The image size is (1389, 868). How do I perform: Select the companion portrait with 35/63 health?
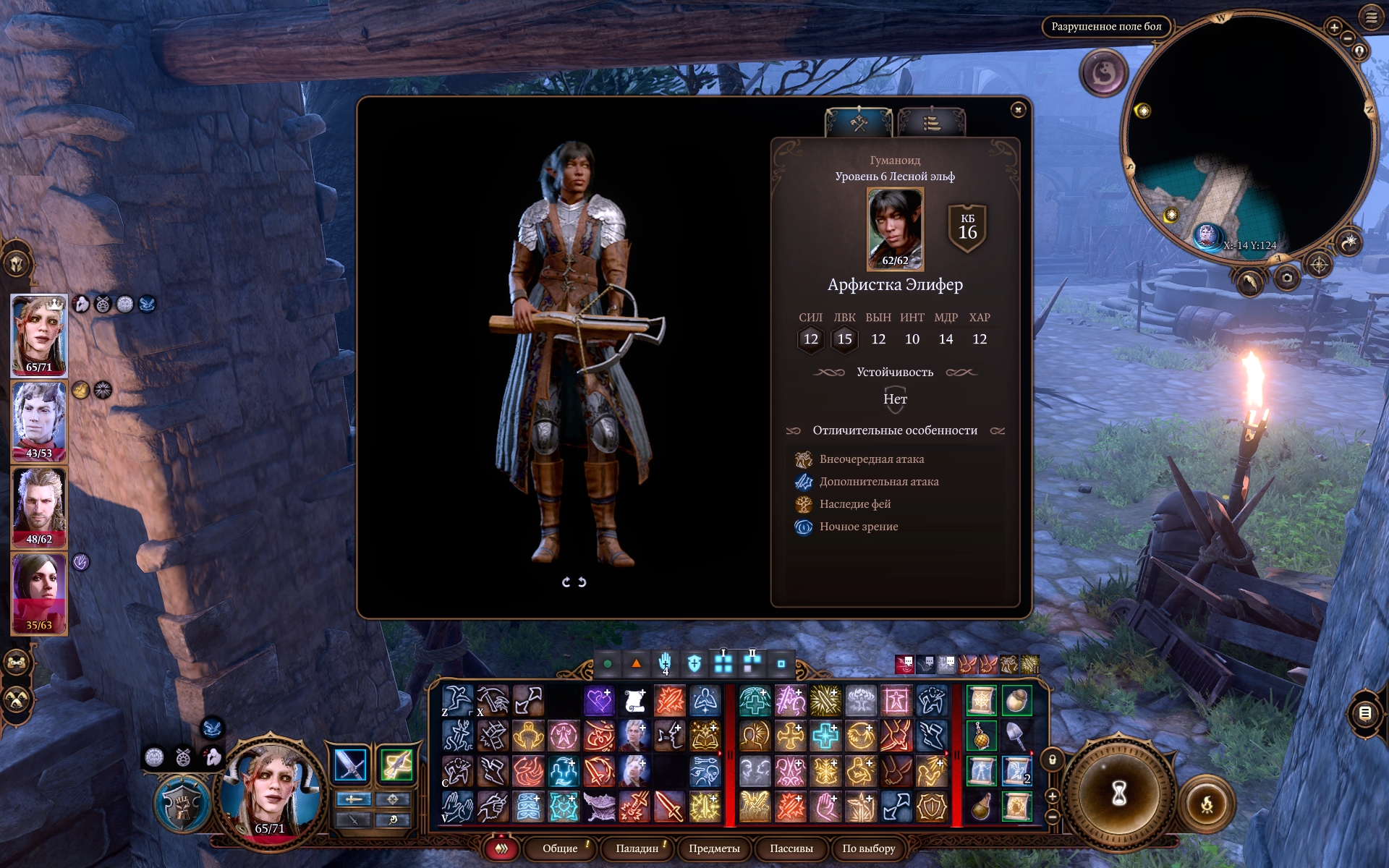pyautogui.click(x=39, y=593)
